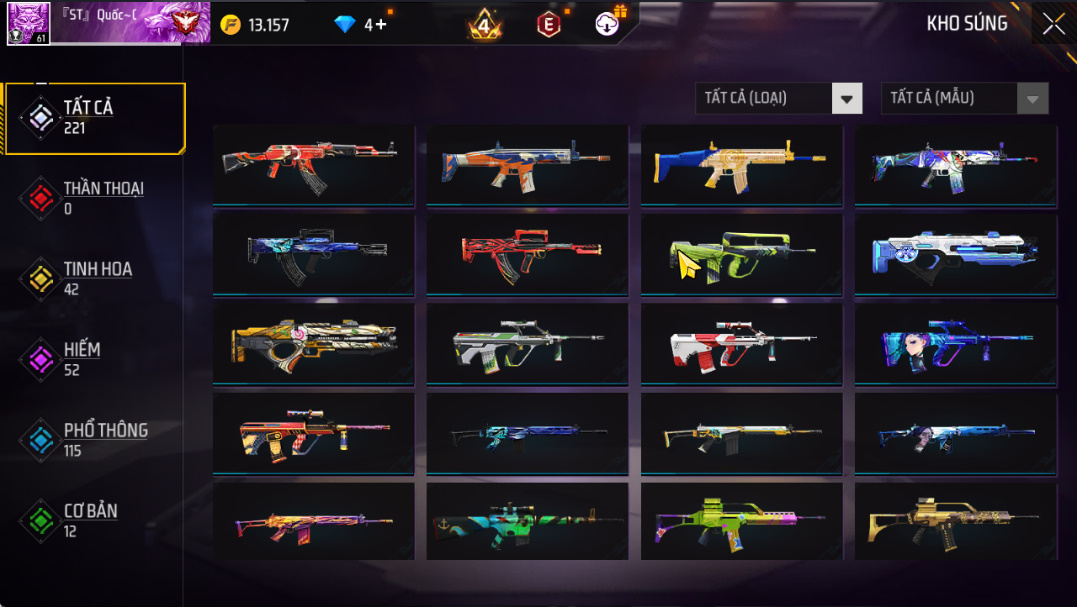Select the all-gold rifle skin
1077x607 pixels.
955,522
